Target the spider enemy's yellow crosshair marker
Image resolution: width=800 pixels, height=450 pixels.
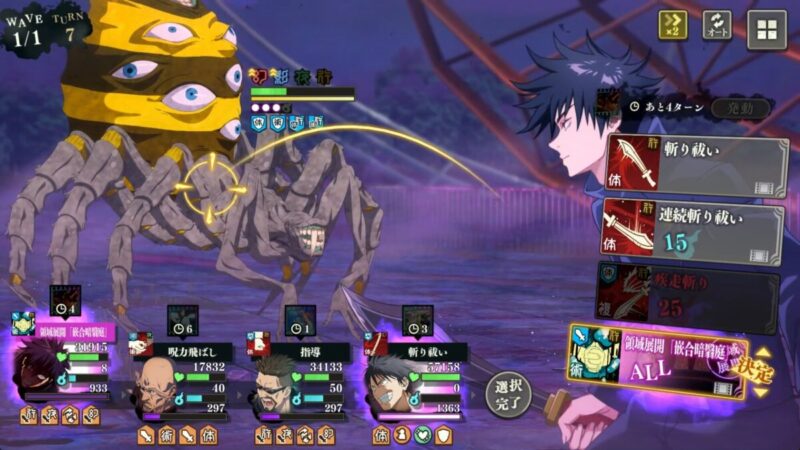(211, 186)
